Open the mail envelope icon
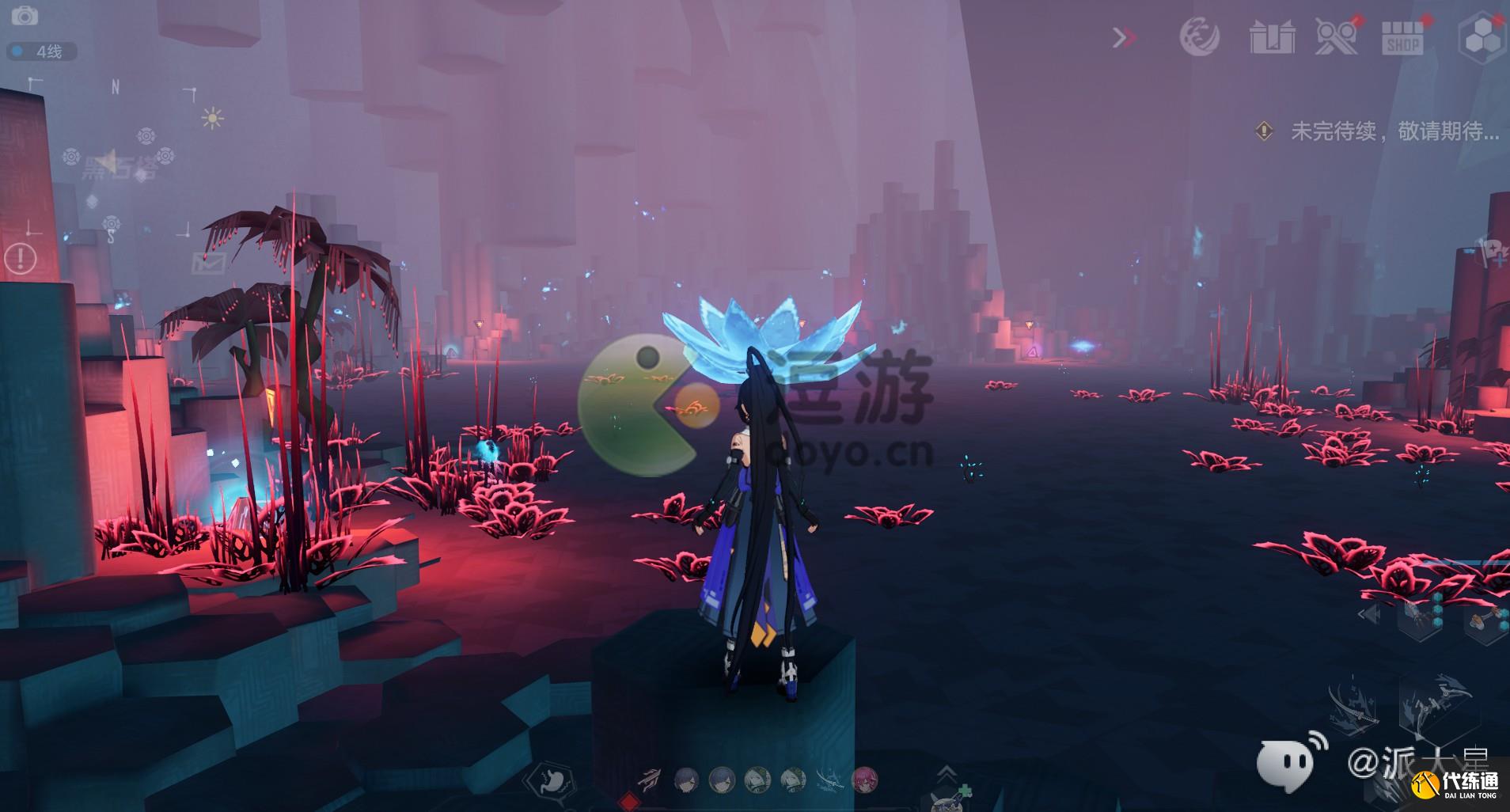The width and height of the screenshot is (1510, 812). click(x=210, y=262)
